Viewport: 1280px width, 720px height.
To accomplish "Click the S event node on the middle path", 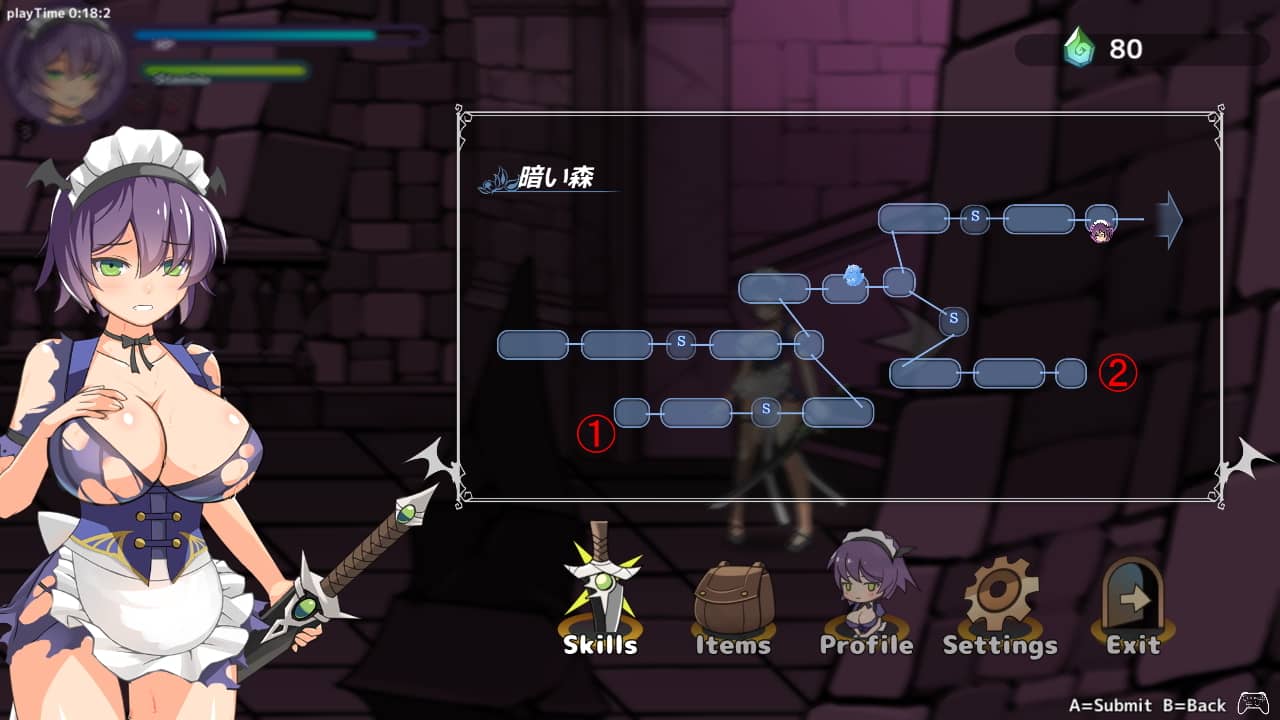I will pos(680,343).
